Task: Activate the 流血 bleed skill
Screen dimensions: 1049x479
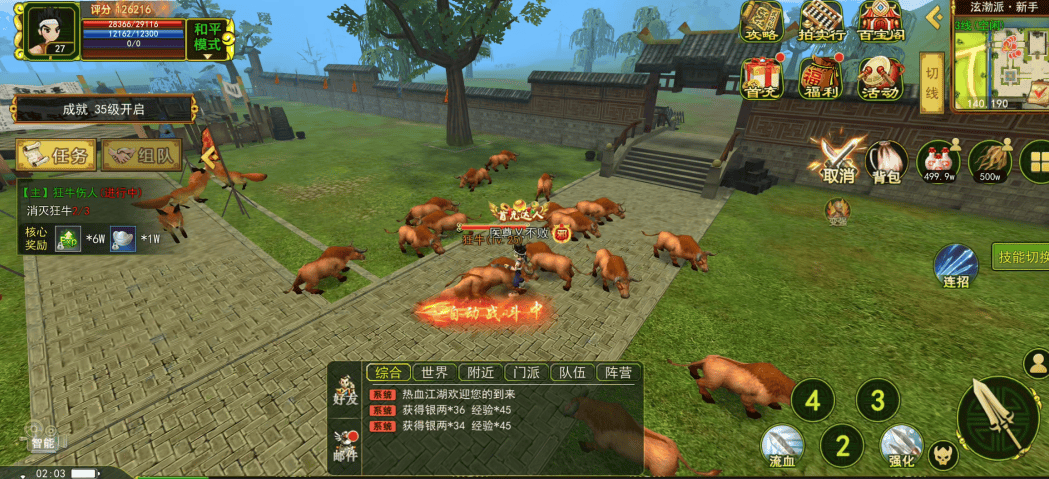Action: click(x=782, y=447)
